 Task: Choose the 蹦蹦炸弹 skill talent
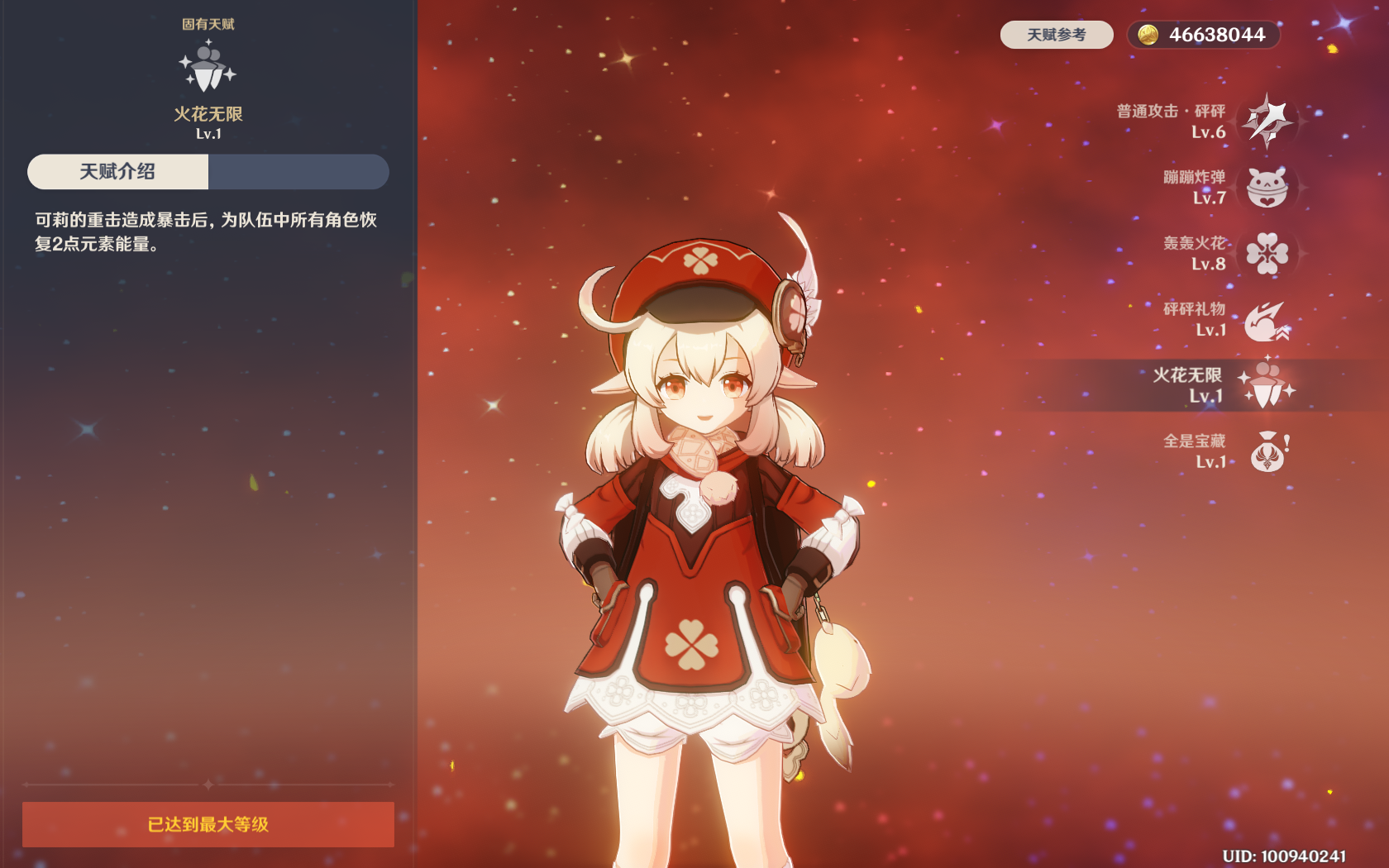click(x=1267, y=188)
